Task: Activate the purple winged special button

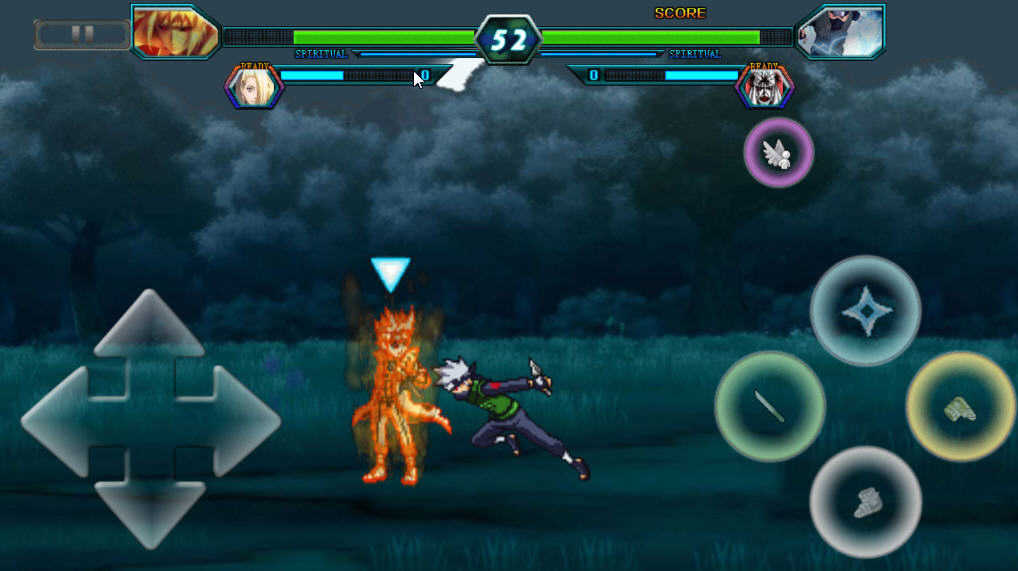Action: (779, 153)
